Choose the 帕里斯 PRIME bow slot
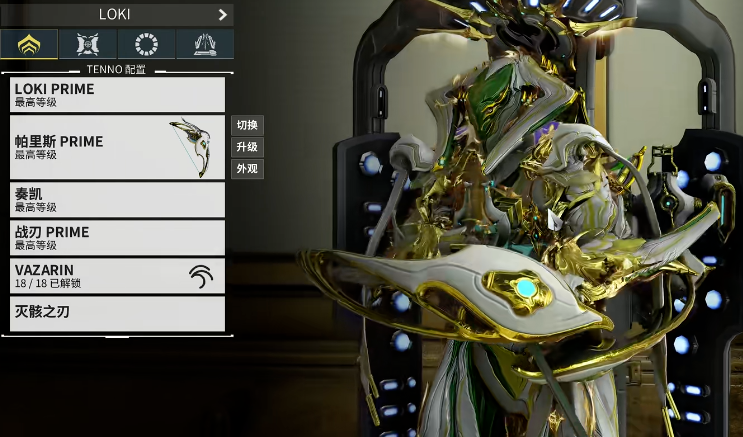 [x=117, y=147]
